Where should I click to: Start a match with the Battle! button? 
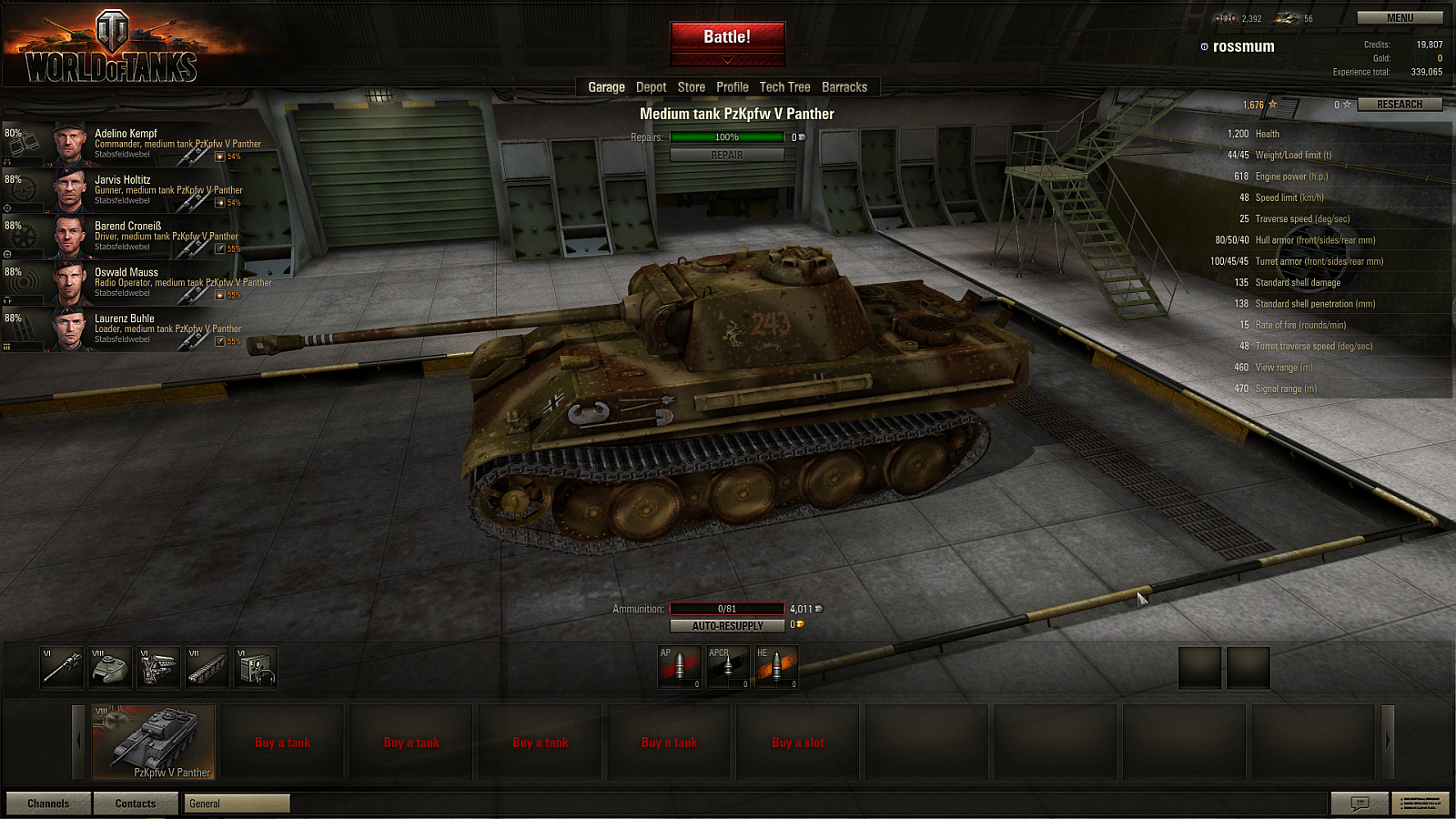[727, 36]
